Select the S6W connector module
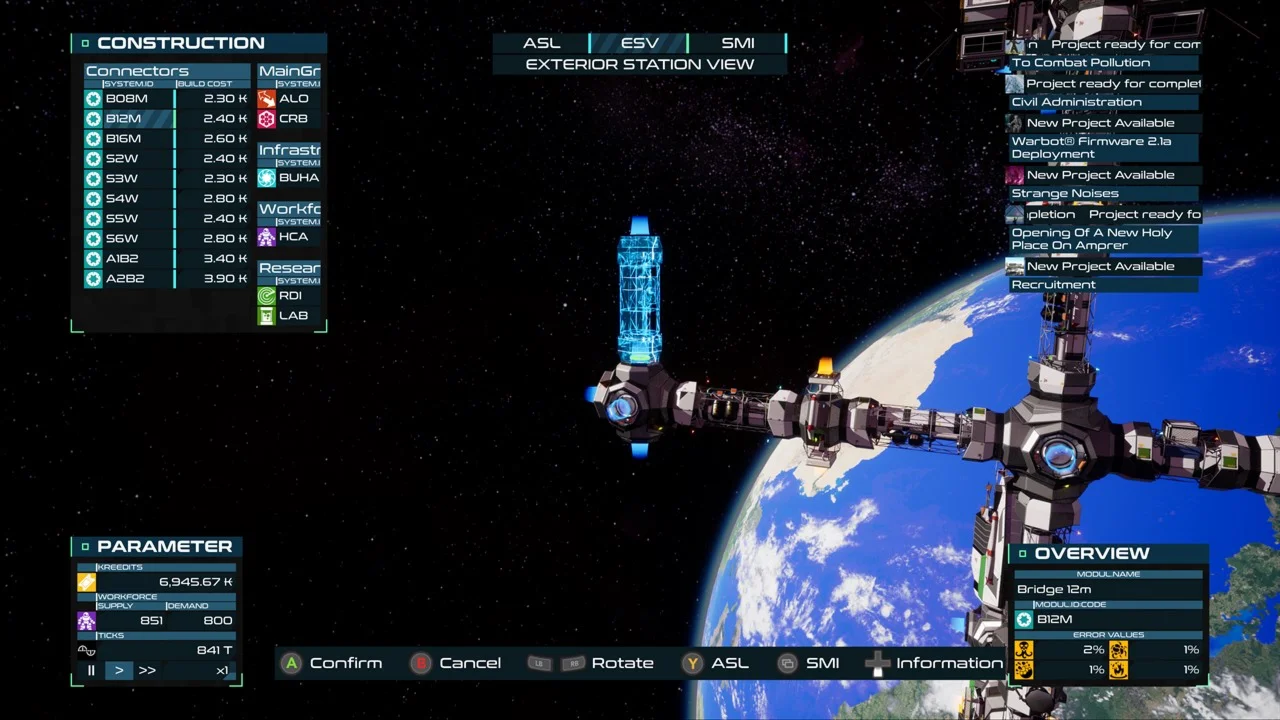Image resolution: width=1280 pixels, height=720 pixels. pyautogui.click(x=122, y=239)
